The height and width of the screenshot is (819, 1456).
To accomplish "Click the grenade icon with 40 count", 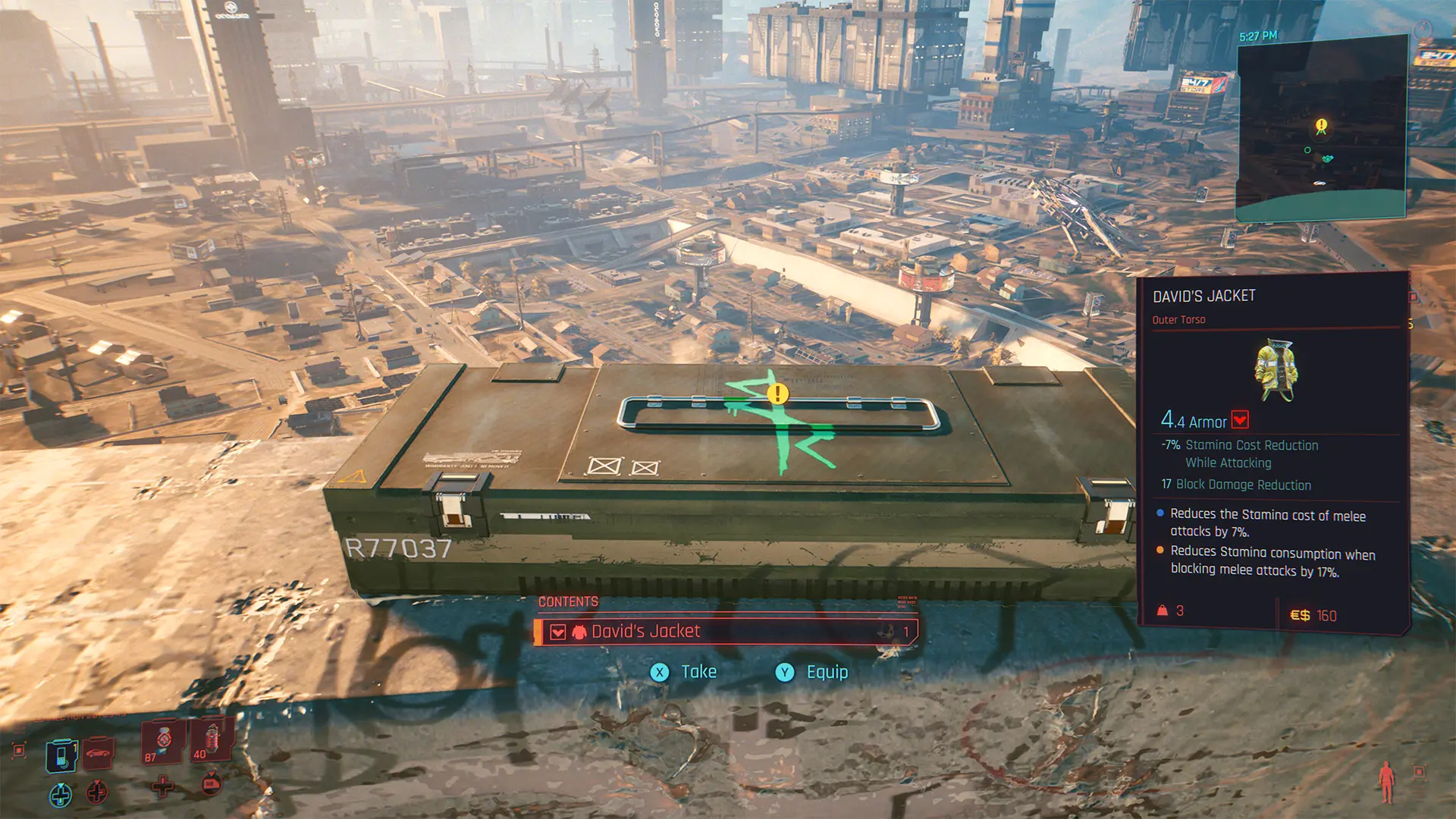I will (x=209, y=743).
